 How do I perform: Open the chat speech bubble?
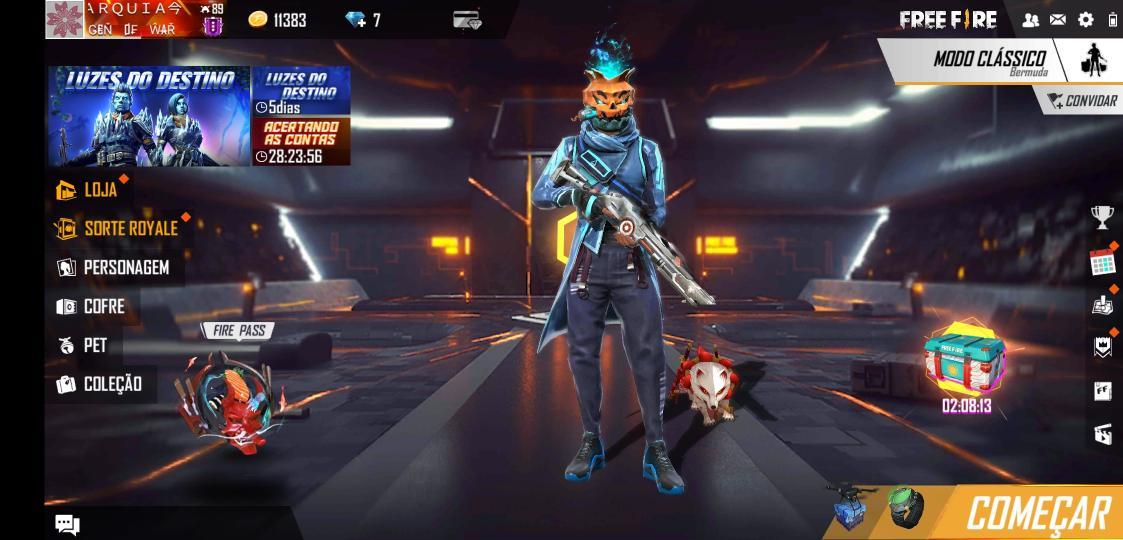click(67, 524)
